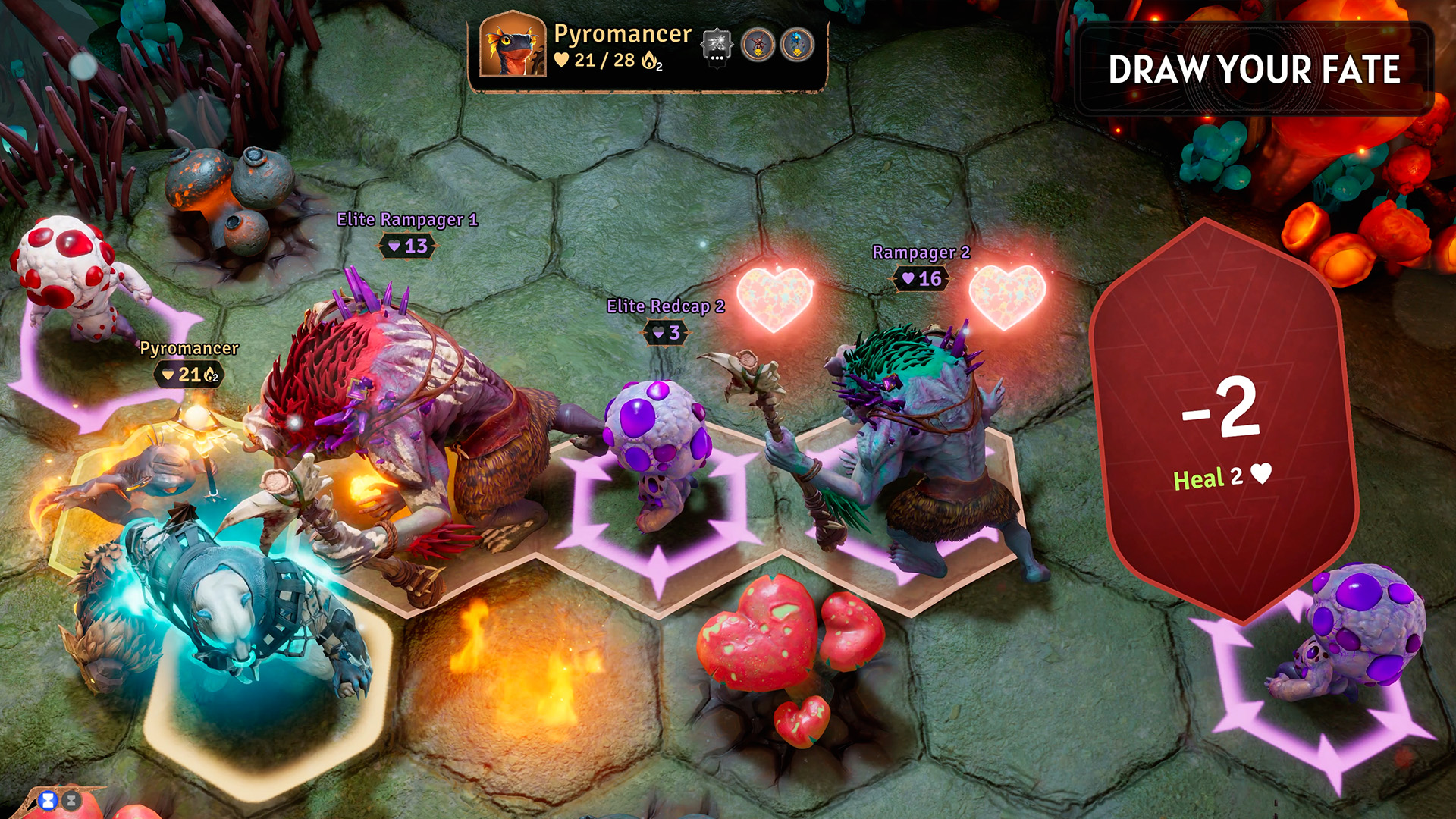This screenshot has width=1456, height=819.
Task: Select the Rampager 2 nameplate
Action: [921, 253]
